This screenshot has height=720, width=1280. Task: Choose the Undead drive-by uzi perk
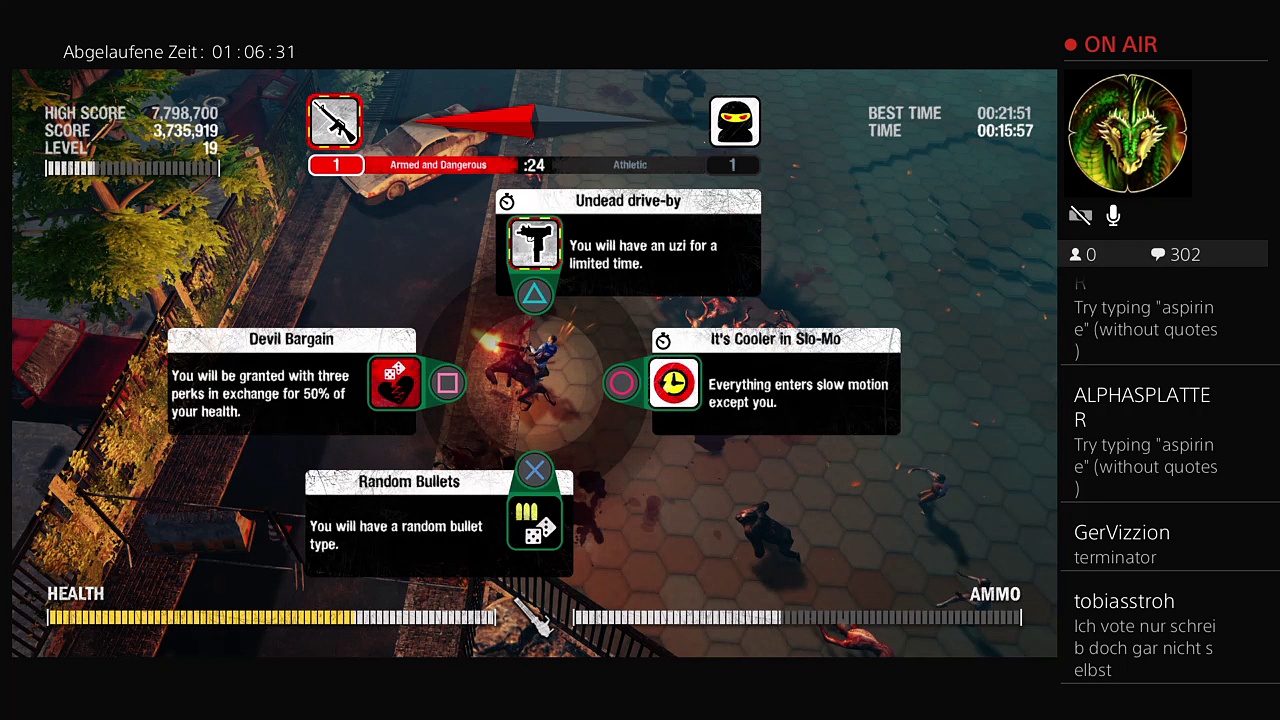pos(628,243)
